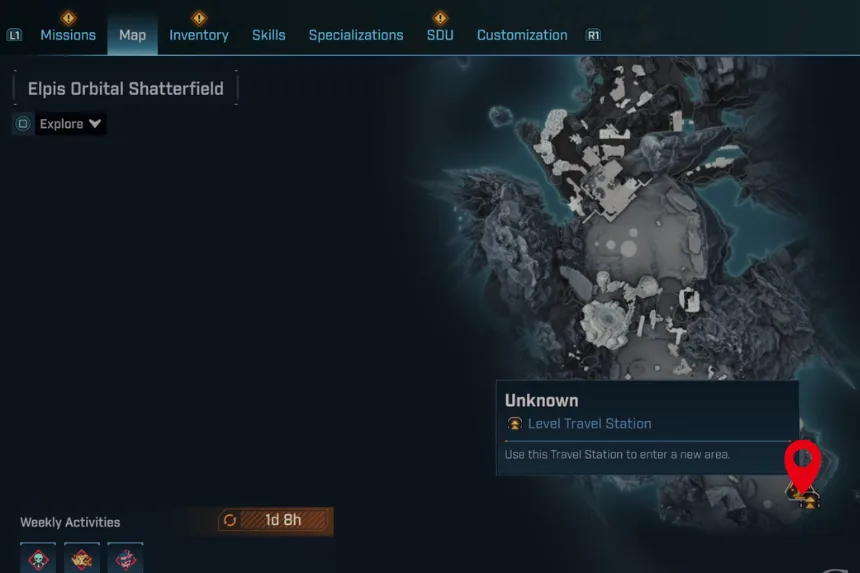Open the Specializations tab
Image resolution: width=860 pixels, height=573 pixels.
[356, 35]
